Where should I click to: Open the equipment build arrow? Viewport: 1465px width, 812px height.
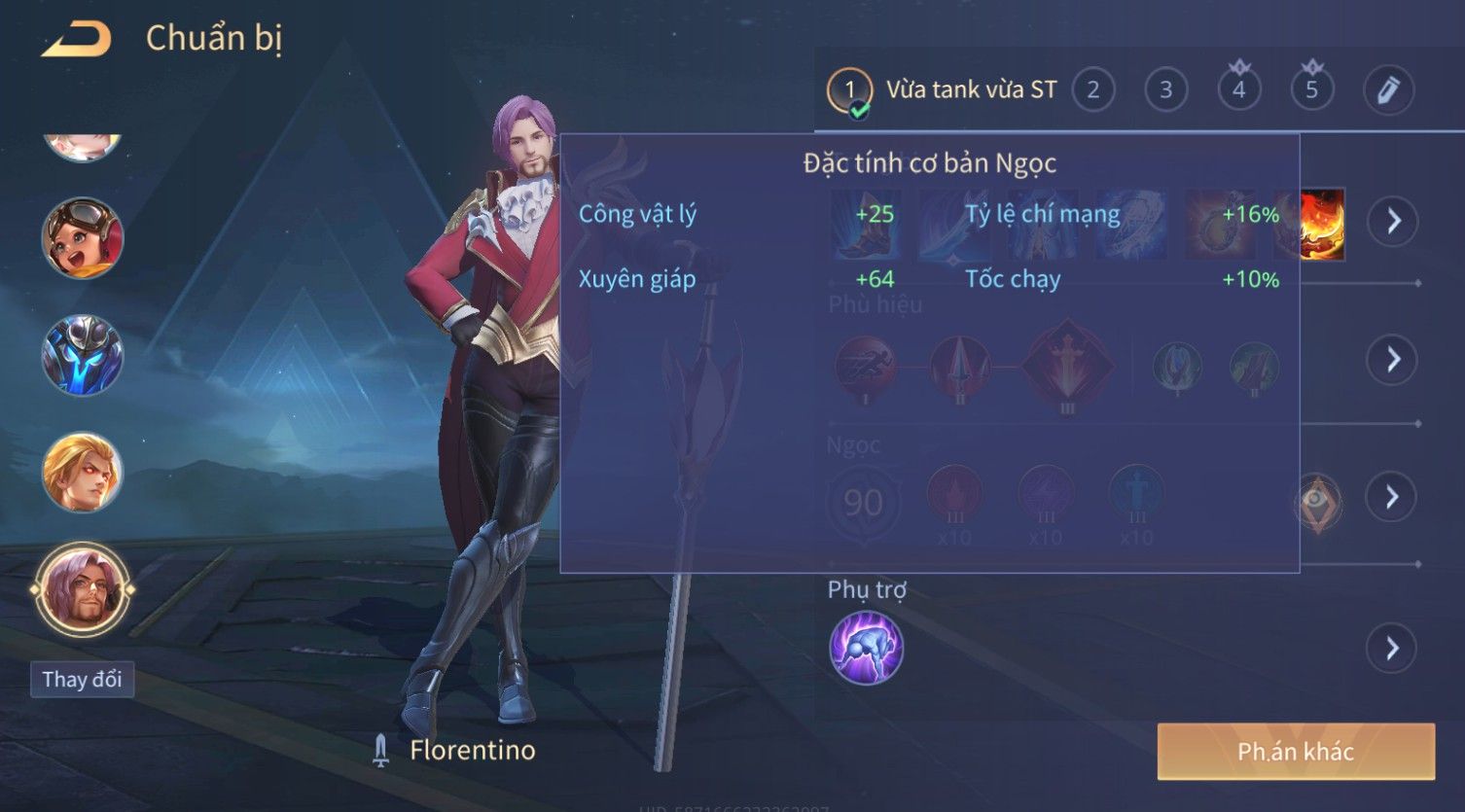1393,222
